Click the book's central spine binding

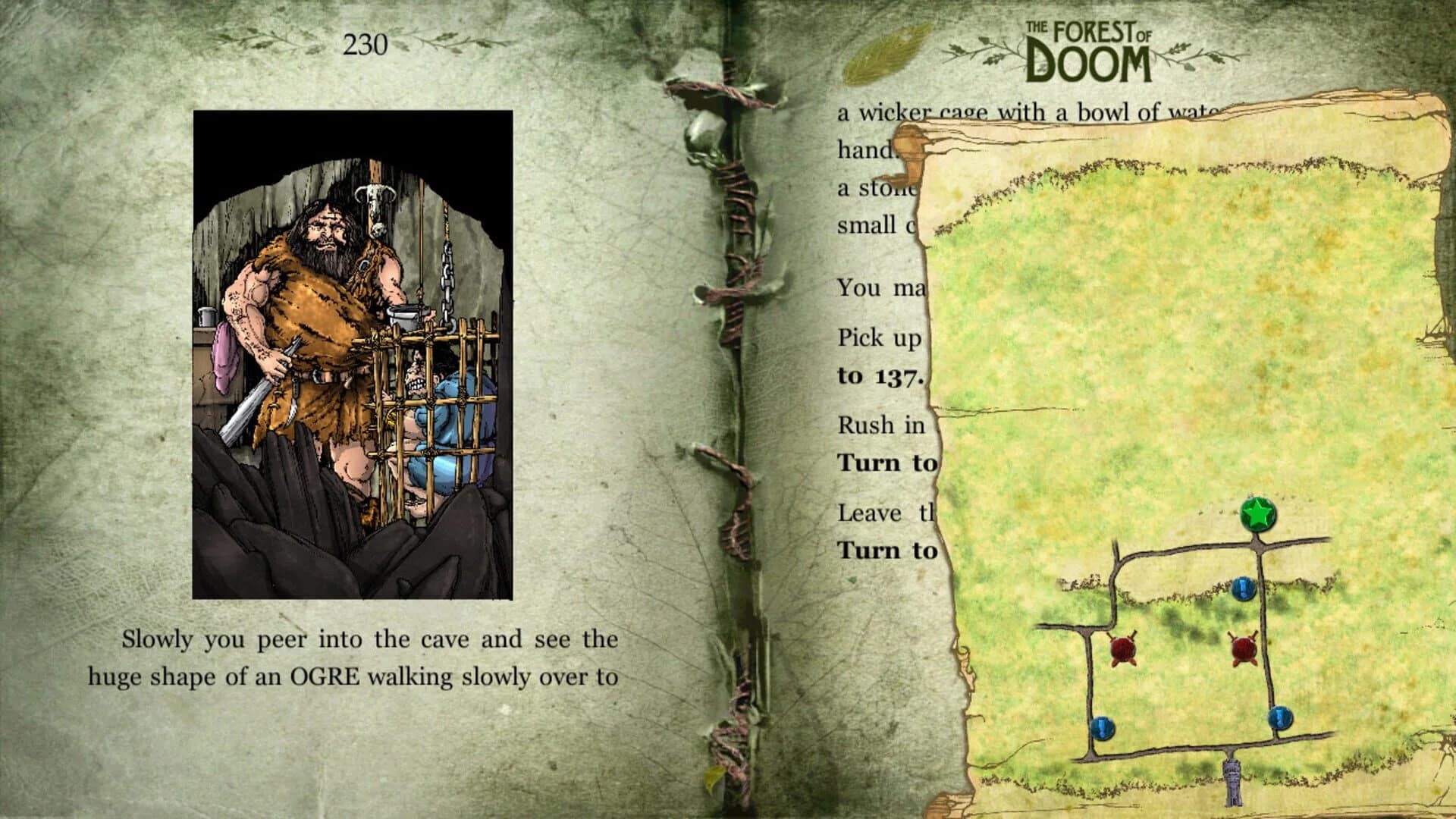click(x=730, y=409)
